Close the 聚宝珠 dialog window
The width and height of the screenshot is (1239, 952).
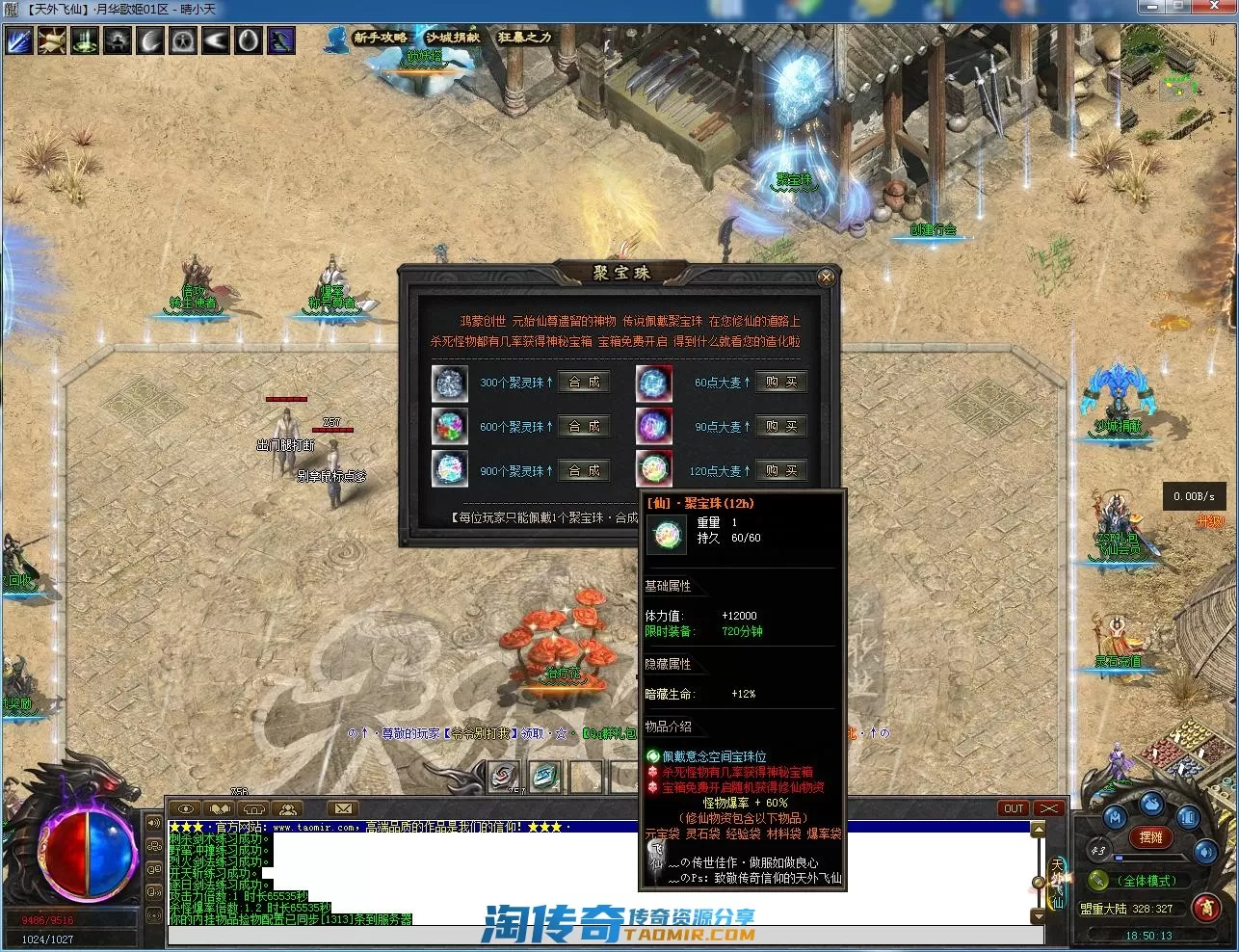(x=826, y=278)
